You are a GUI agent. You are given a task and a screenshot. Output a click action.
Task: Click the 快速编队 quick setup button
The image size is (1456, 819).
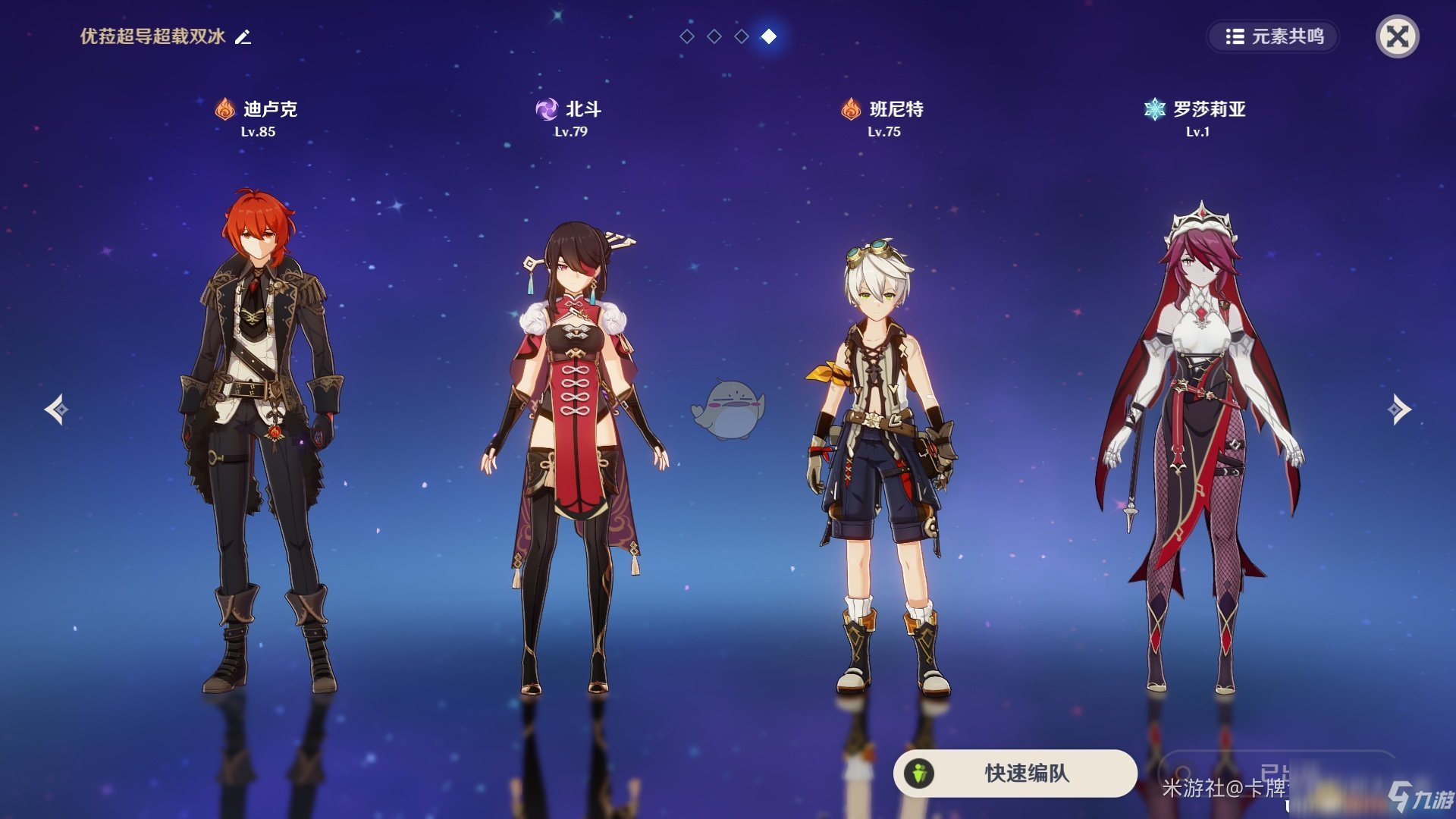1015,773
